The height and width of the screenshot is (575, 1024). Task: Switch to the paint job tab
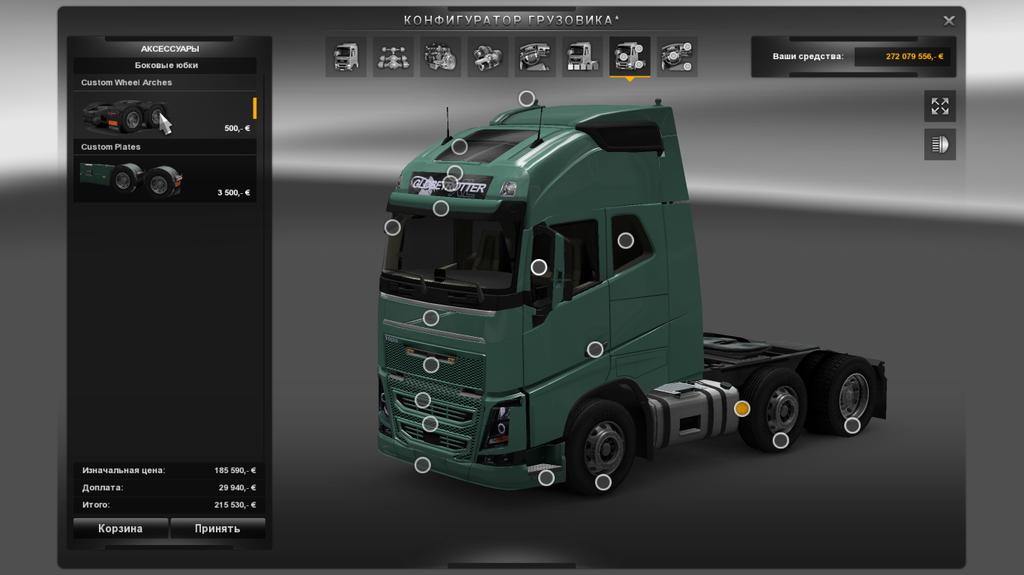[582, 57]
